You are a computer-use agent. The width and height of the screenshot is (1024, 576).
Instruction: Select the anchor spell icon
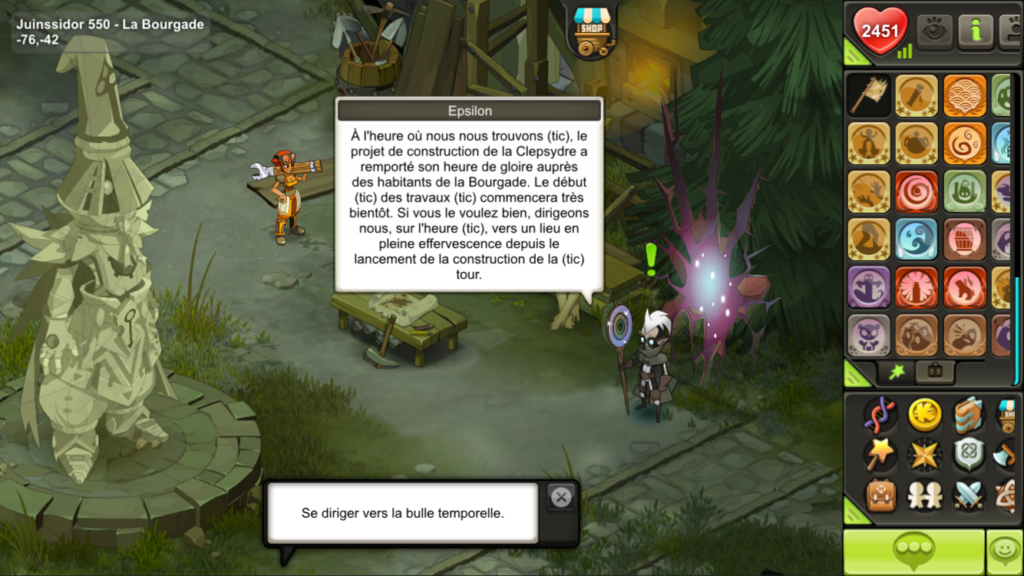click(x=869, y=287)
